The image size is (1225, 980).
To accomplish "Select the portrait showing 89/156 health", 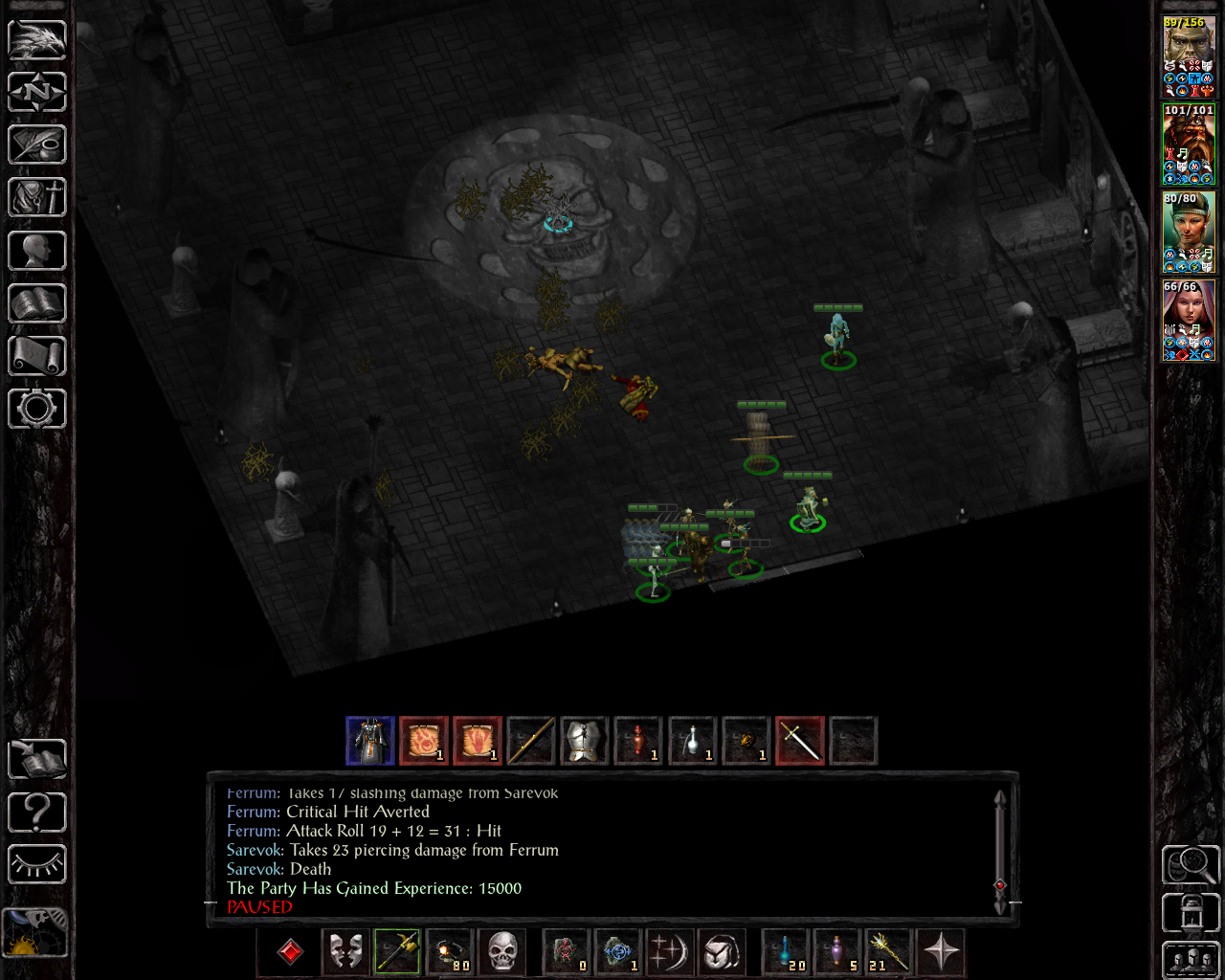I will tap(1188, 53).
